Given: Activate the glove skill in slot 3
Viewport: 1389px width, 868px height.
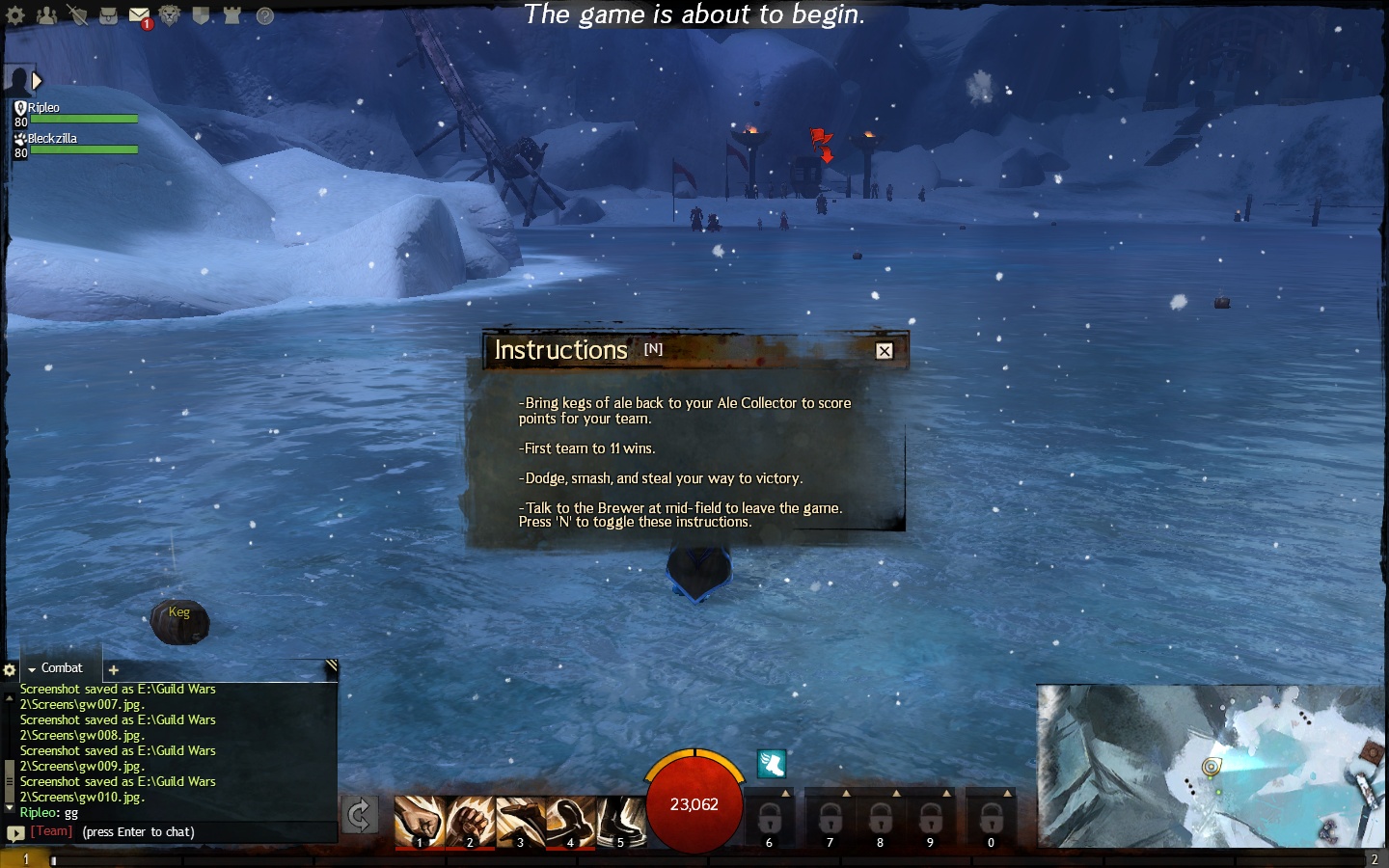Looking at the screenshot, I should pos(520,821).
